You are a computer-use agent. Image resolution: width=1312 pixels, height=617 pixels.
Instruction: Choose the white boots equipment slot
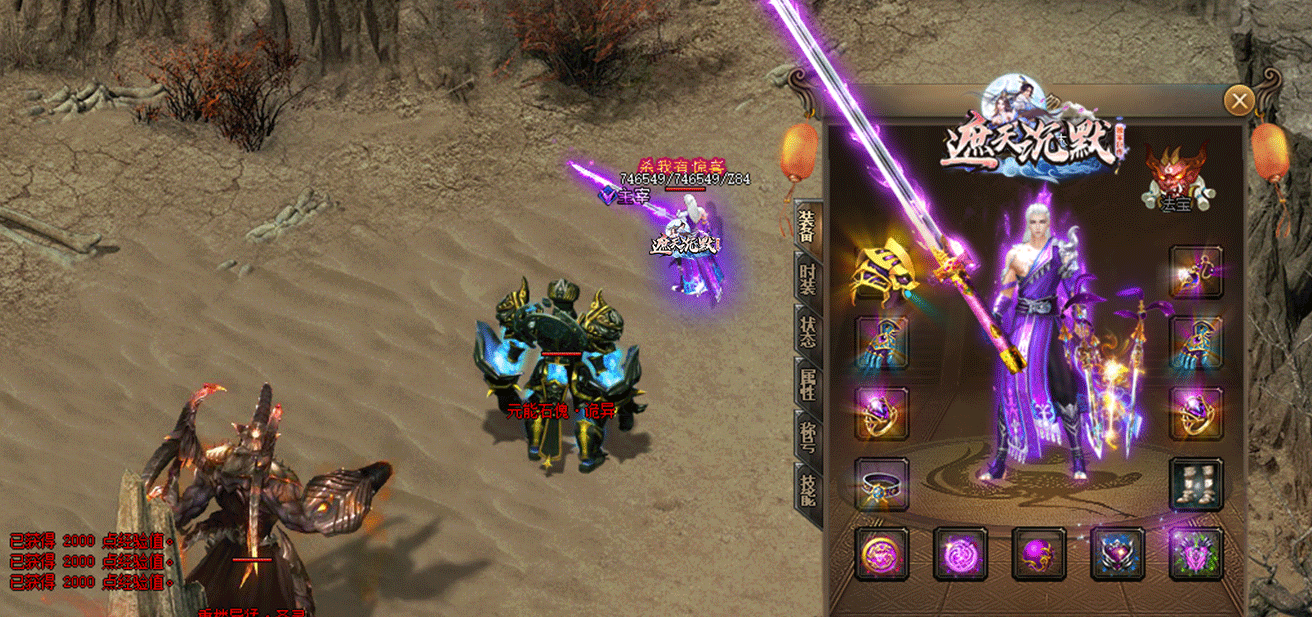pyautogui.click(x=1196, y=485)
